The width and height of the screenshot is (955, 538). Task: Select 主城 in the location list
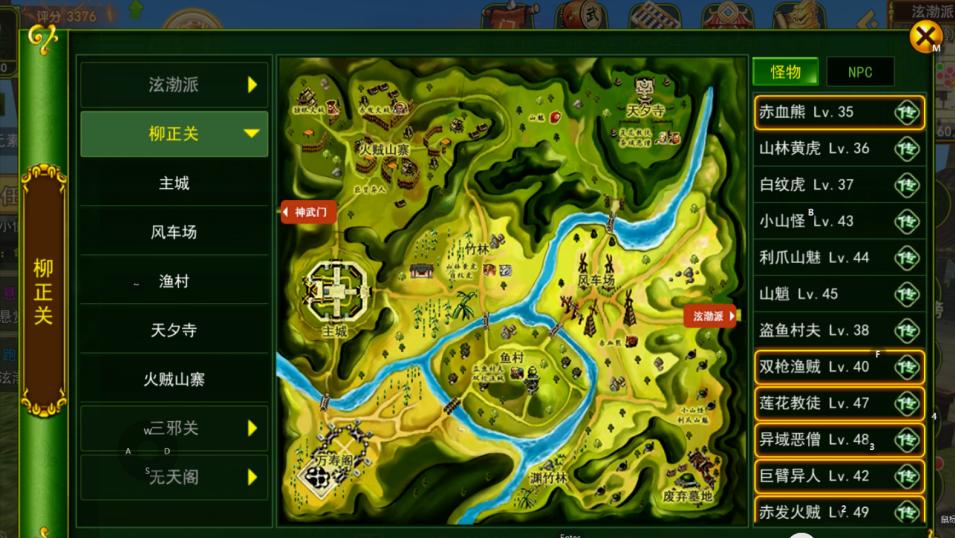click(174, 183)
